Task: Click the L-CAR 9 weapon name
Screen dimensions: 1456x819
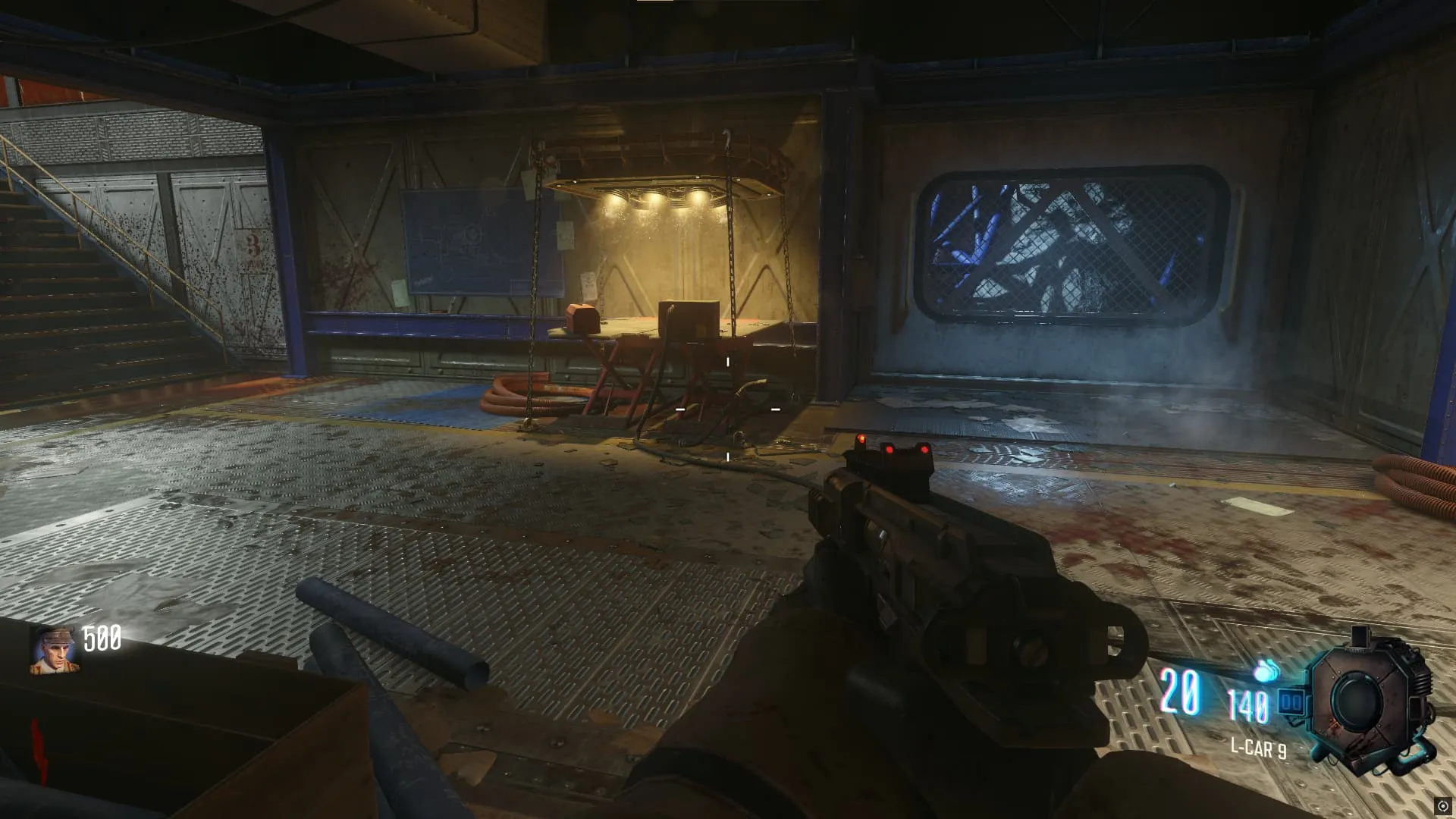Action: coord(1258,748)
